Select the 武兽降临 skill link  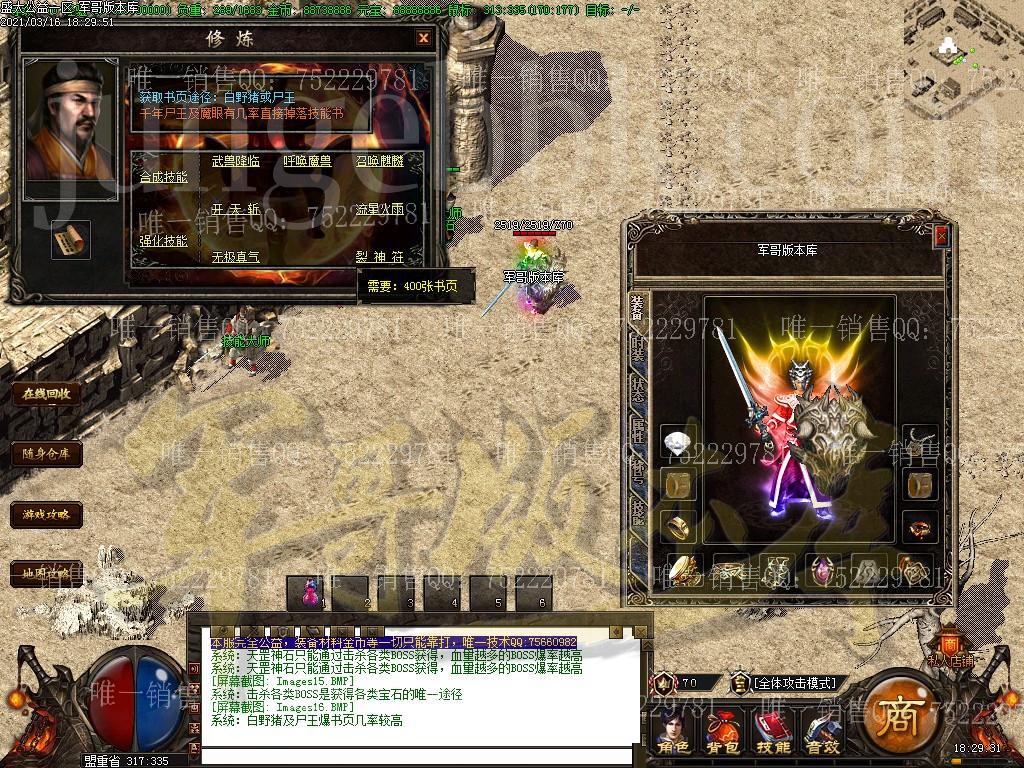pyautogui.click(x=235, y=160)
